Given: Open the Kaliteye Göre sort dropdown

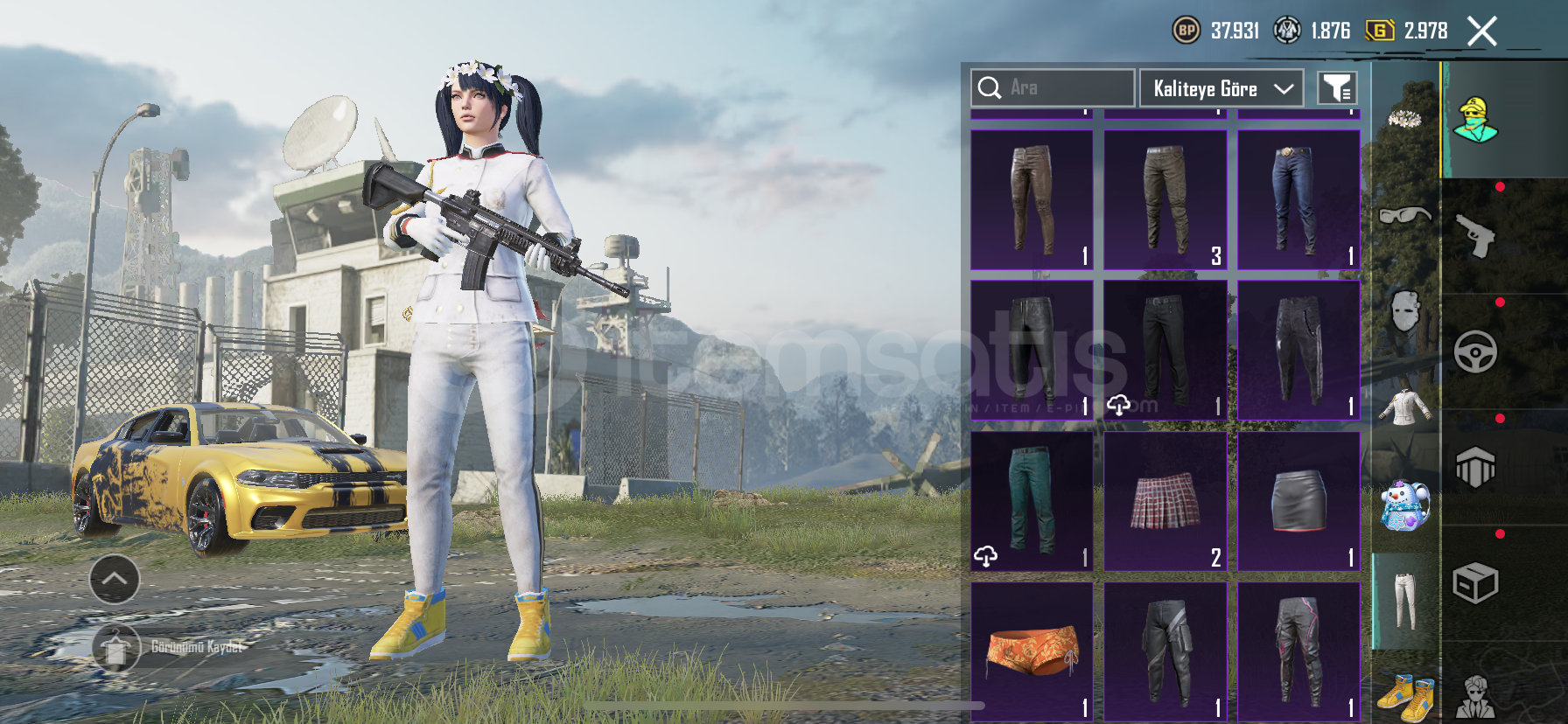Looking at the screenshot, I should click(x=1221, y=88).
